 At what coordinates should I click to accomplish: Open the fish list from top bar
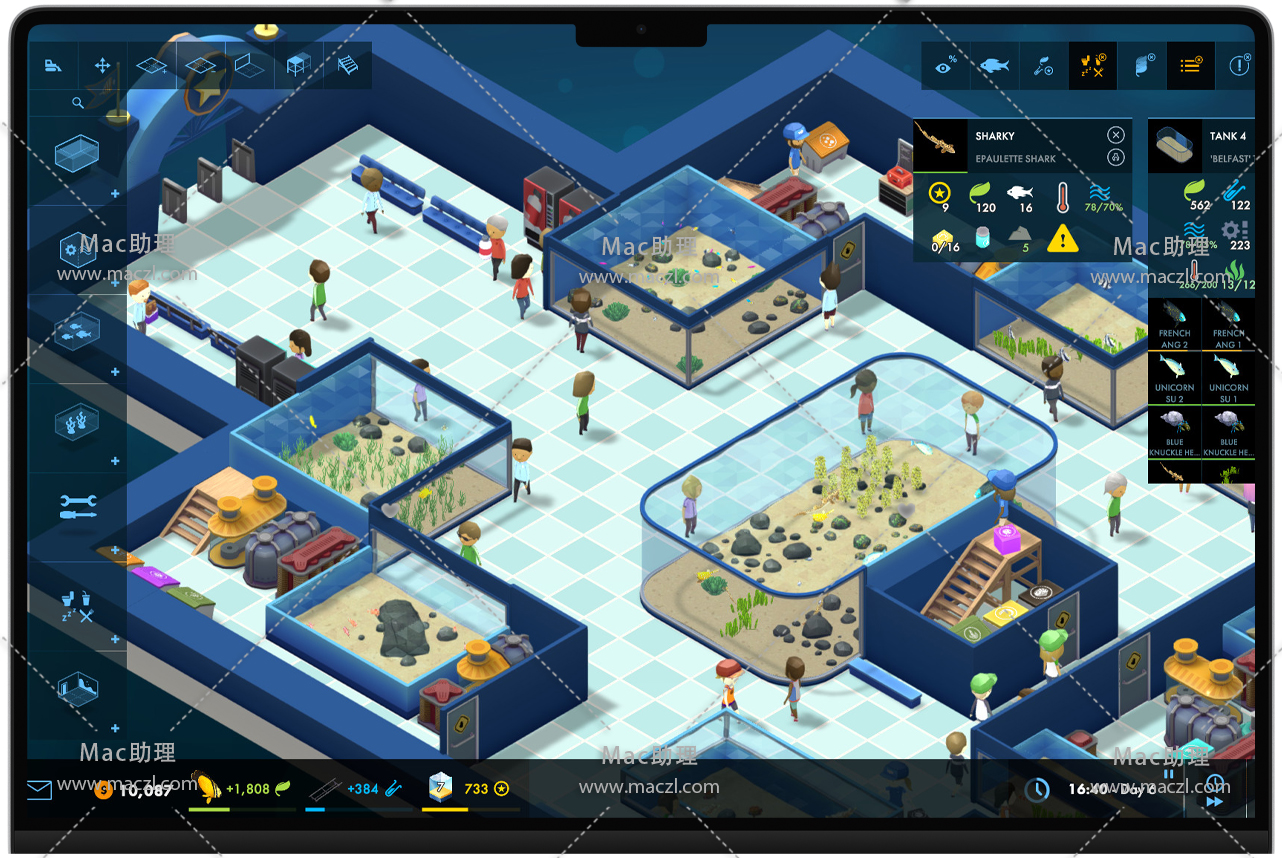point(994,66)
